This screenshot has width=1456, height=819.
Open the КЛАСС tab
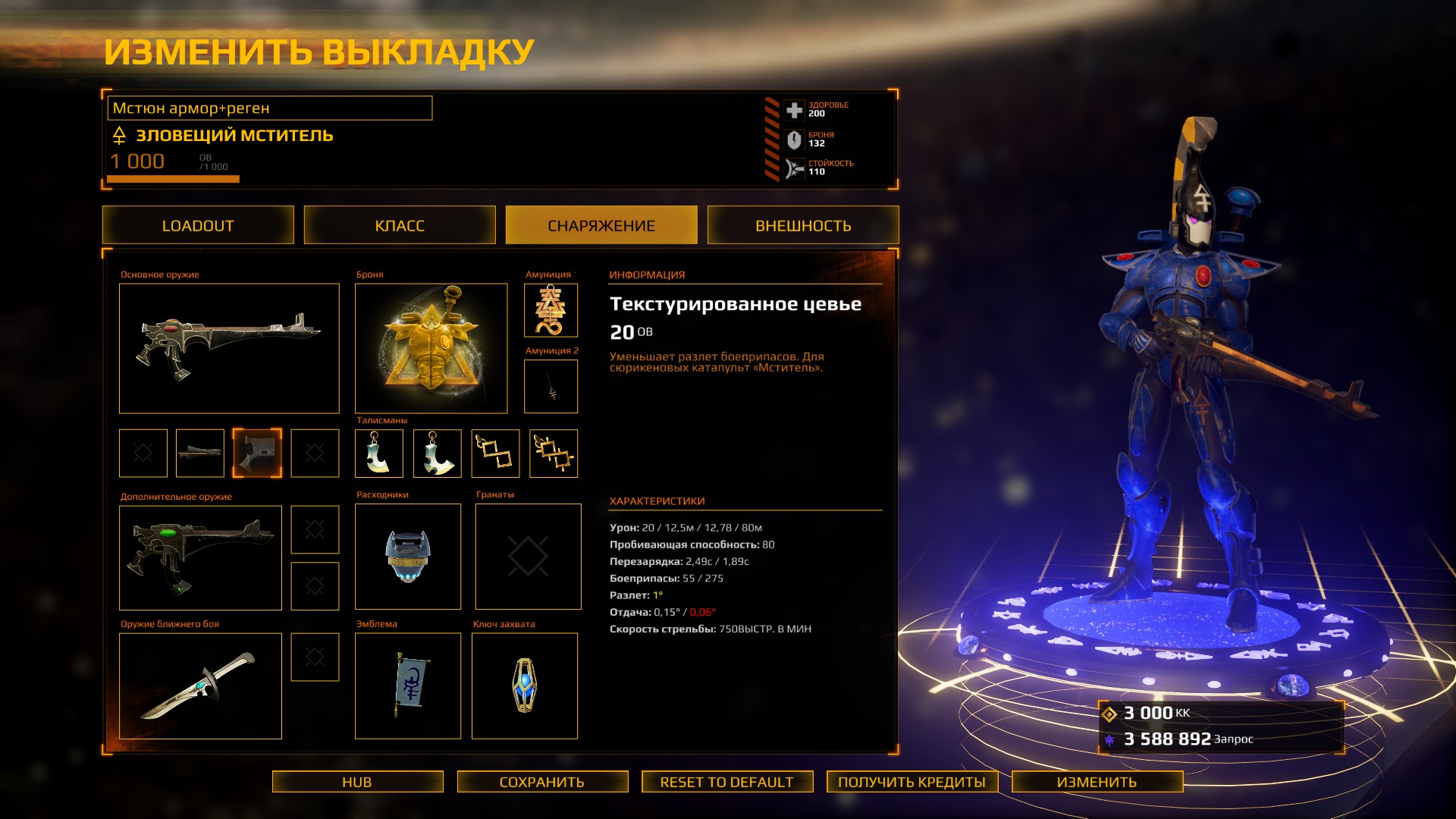click(x=400, y=225)
